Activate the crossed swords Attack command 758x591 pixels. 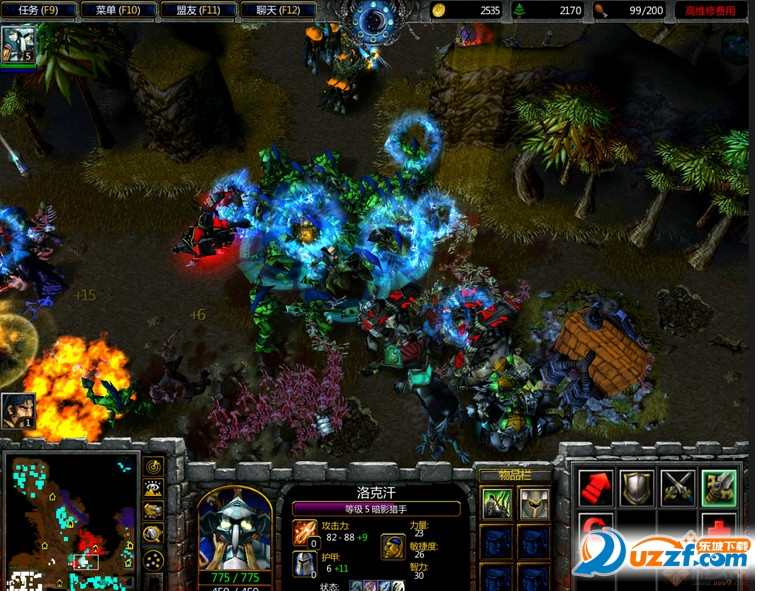click(677, 488)
